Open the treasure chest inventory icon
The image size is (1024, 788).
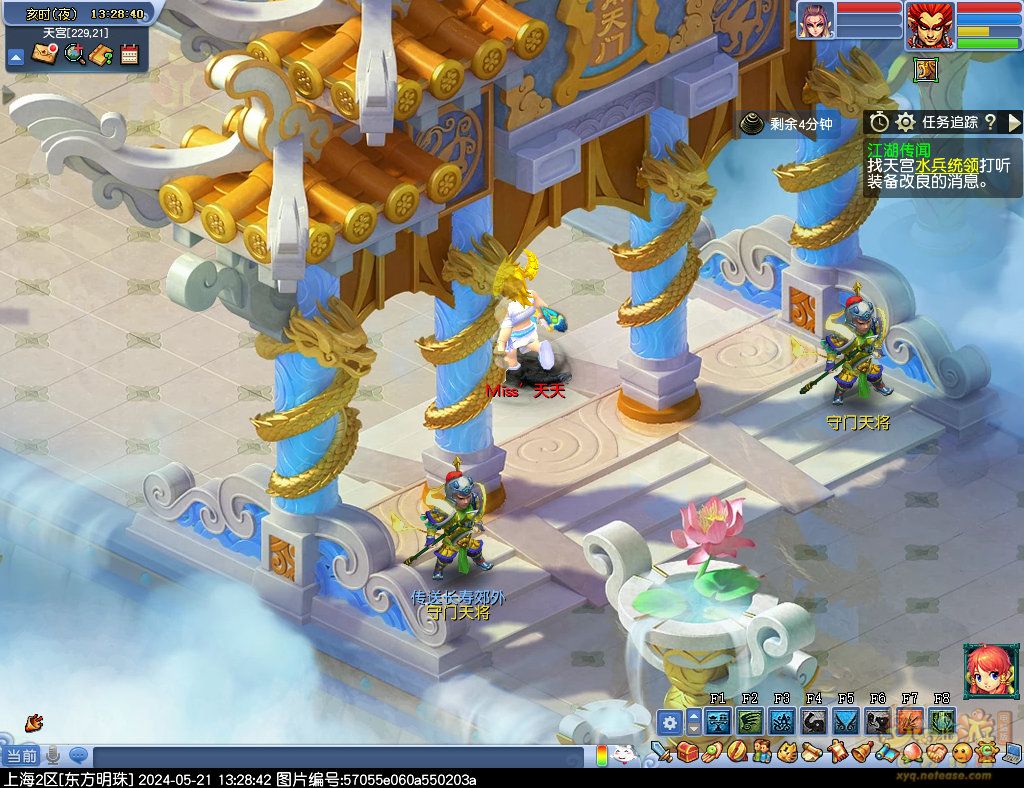(x=687, y=751)
